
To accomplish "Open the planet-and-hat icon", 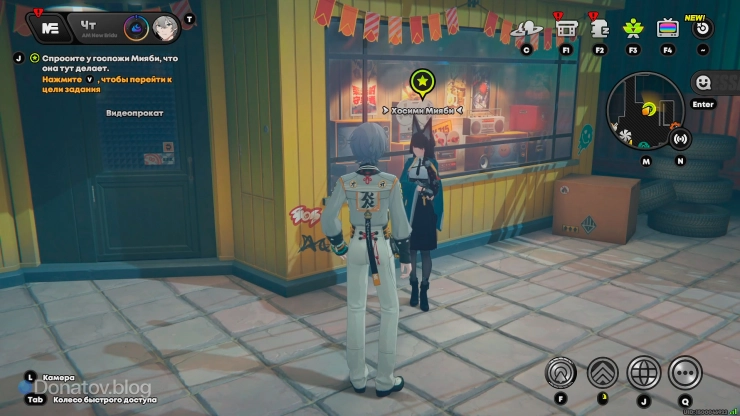I will coord(526,28).
